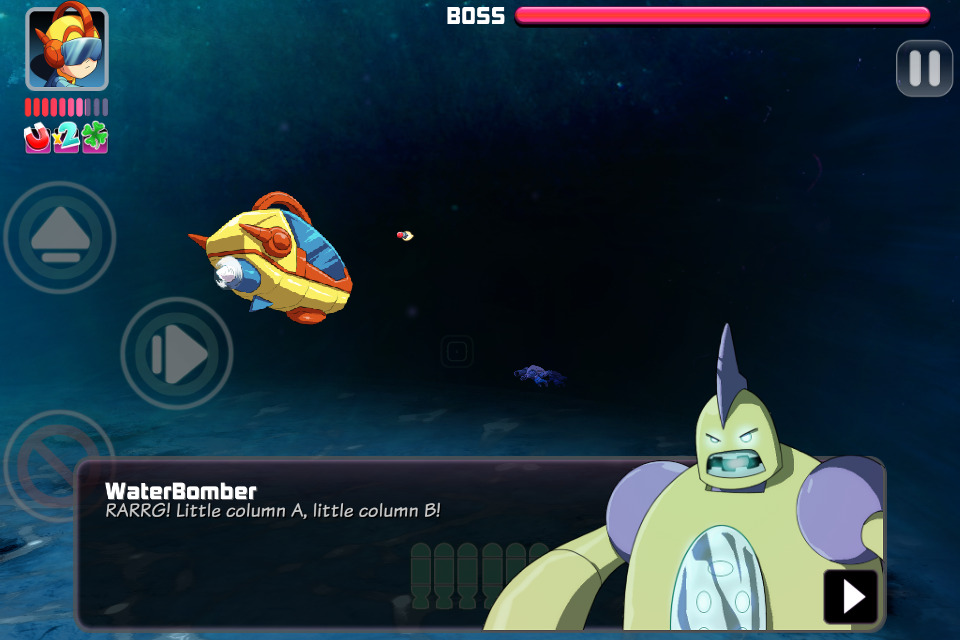Tap the crossed-out circle control button
960x640 pixels.
click(x=50, y=450)
